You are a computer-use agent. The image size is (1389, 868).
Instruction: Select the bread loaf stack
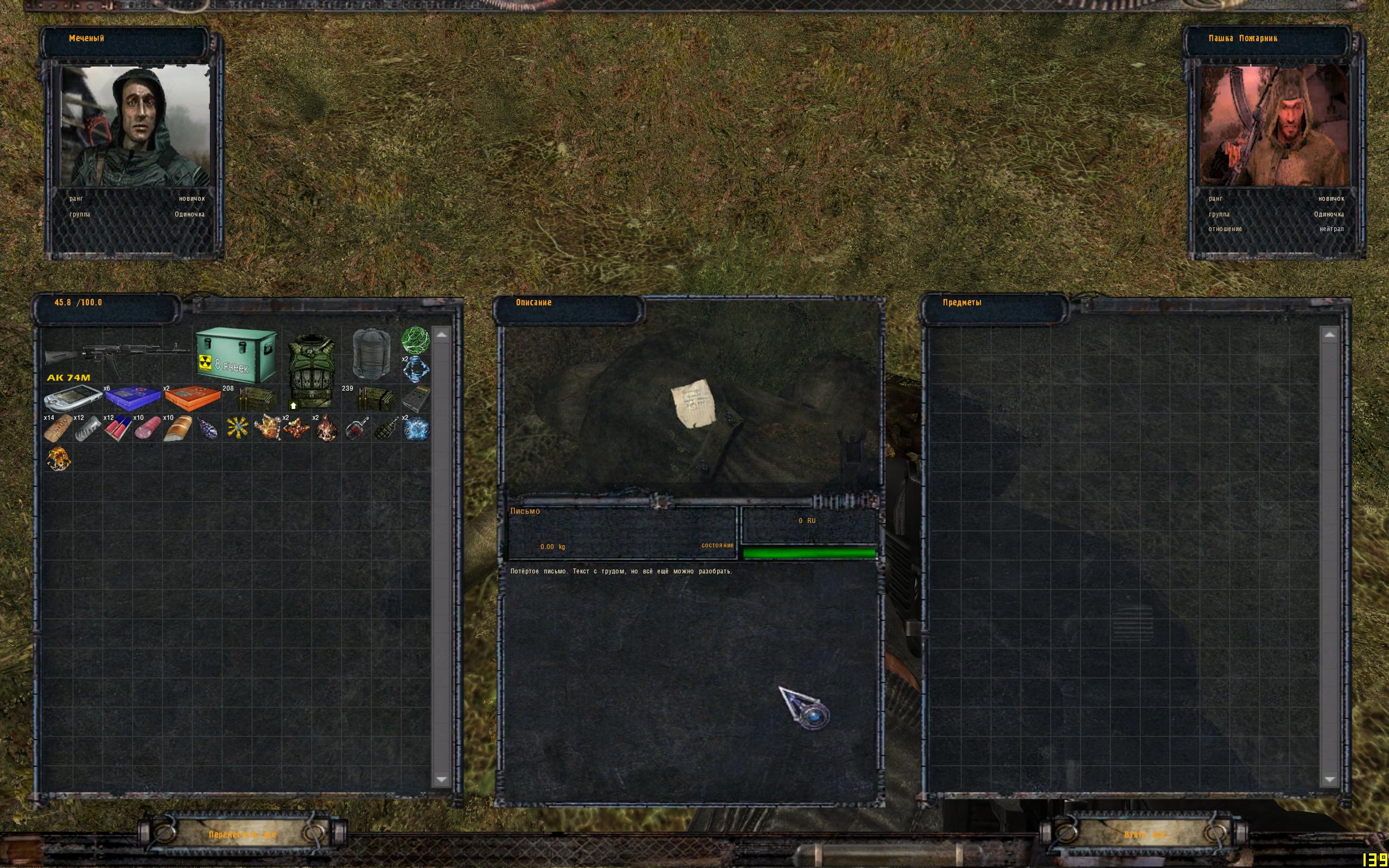coord(177,429)
